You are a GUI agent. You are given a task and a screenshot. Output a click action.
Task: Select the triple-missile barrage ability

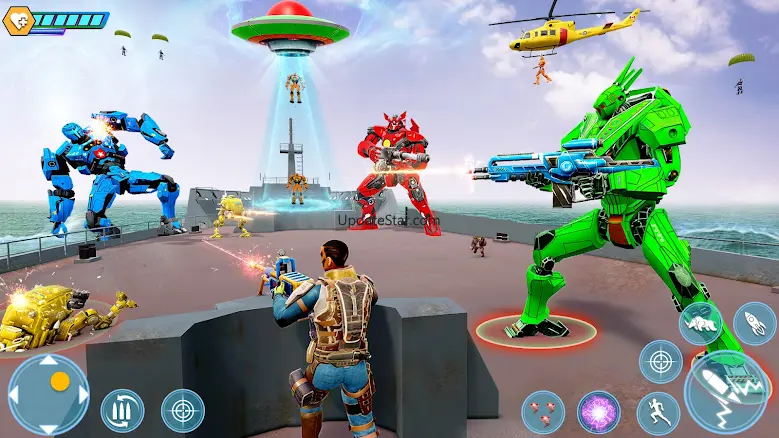coord(543,411)
